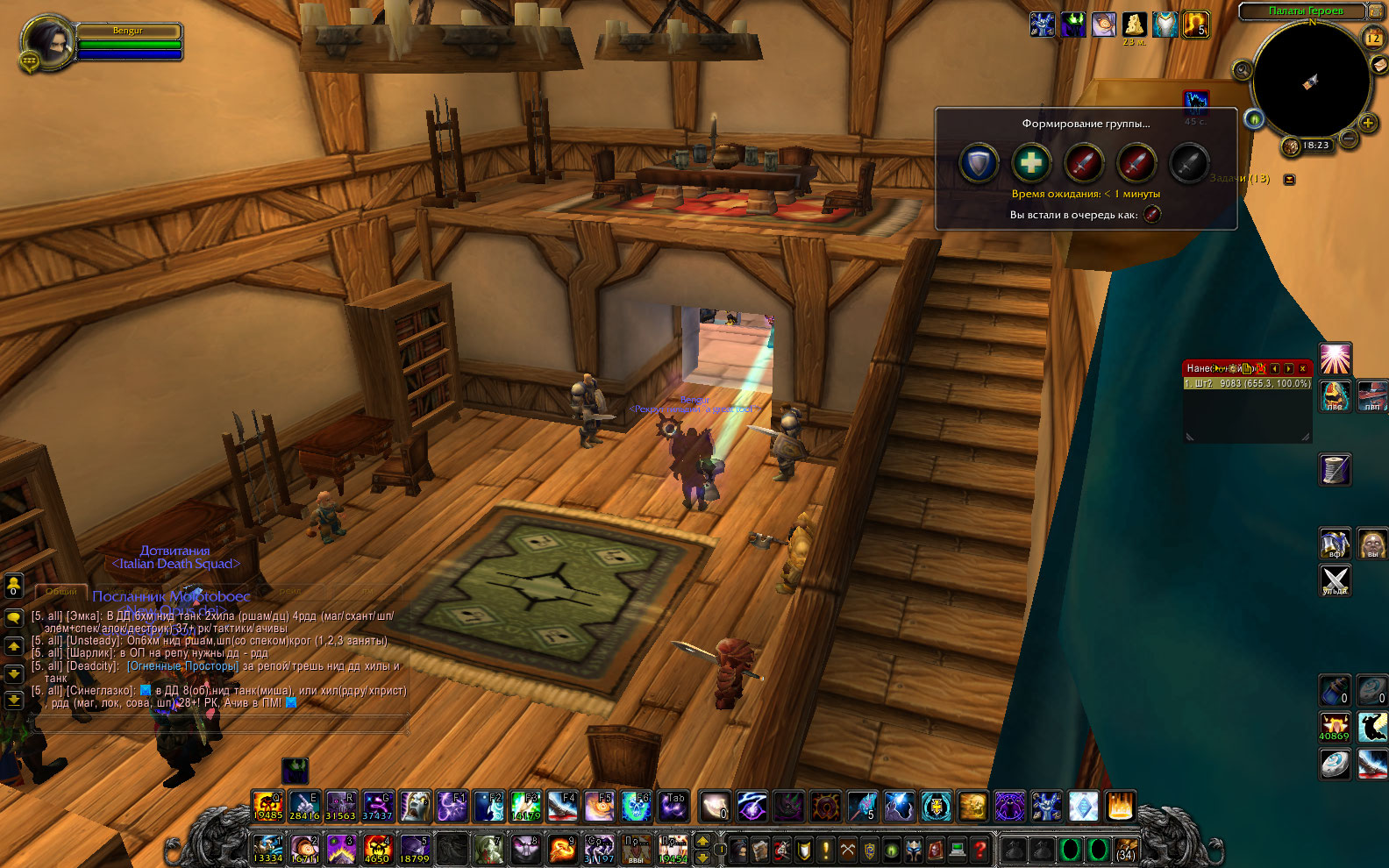Select the cheese food buff icon
Viewport: 1389px width, 868px height.
1134,24
